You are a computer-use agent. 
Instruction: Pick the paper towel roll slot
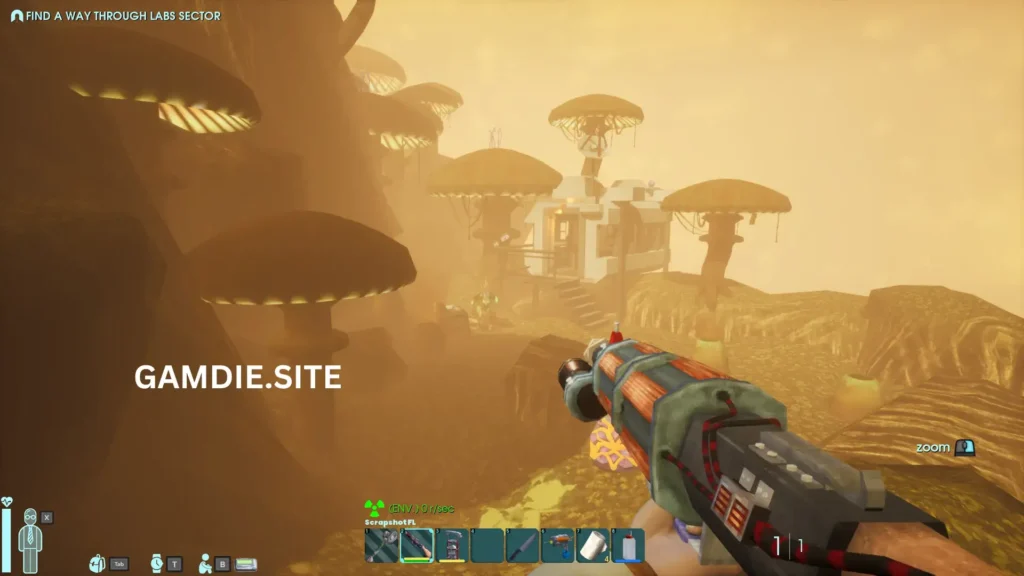592,546
